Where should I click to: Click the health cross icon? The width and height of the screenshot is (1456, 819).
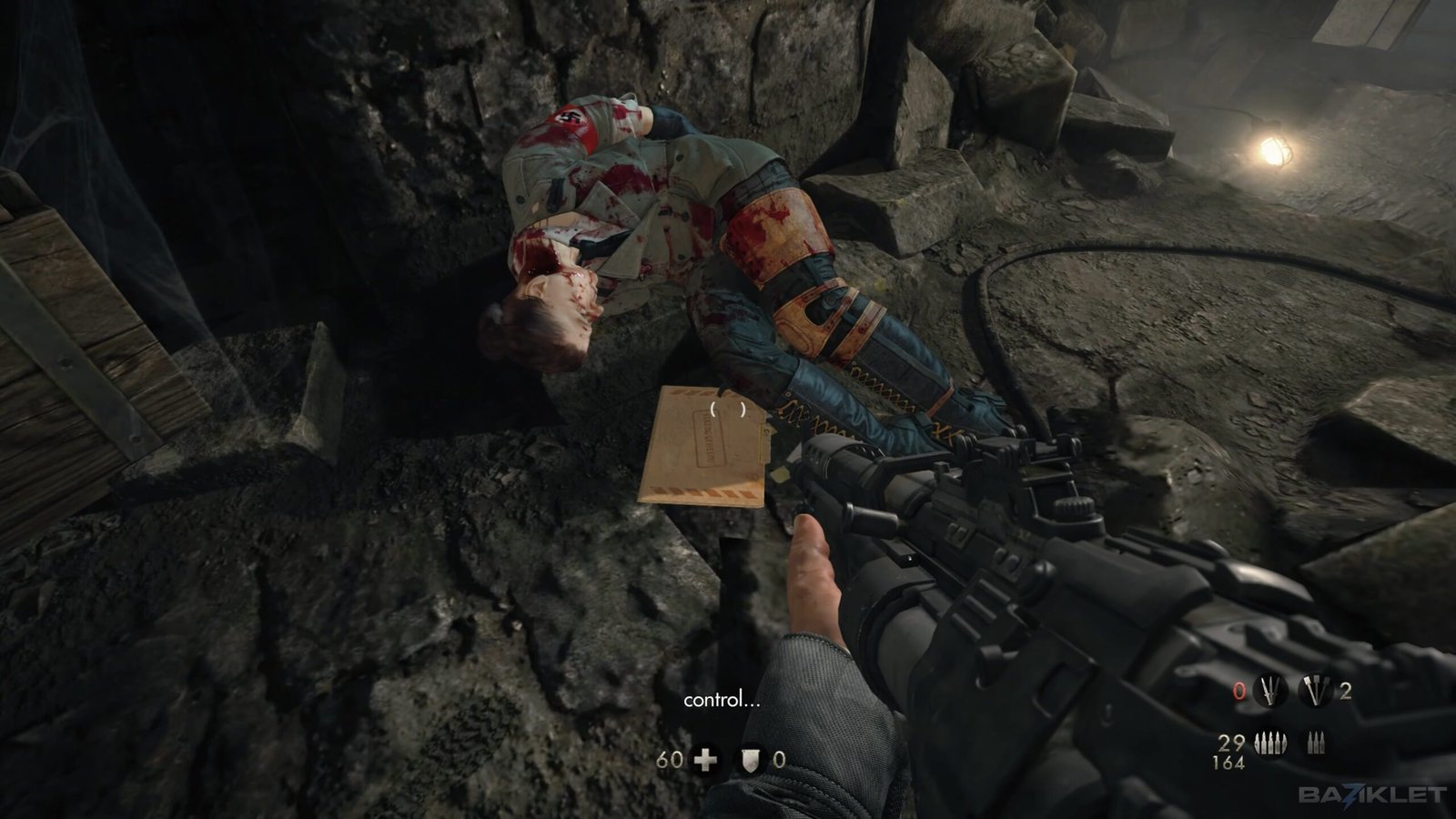click(x=705, y=760)
